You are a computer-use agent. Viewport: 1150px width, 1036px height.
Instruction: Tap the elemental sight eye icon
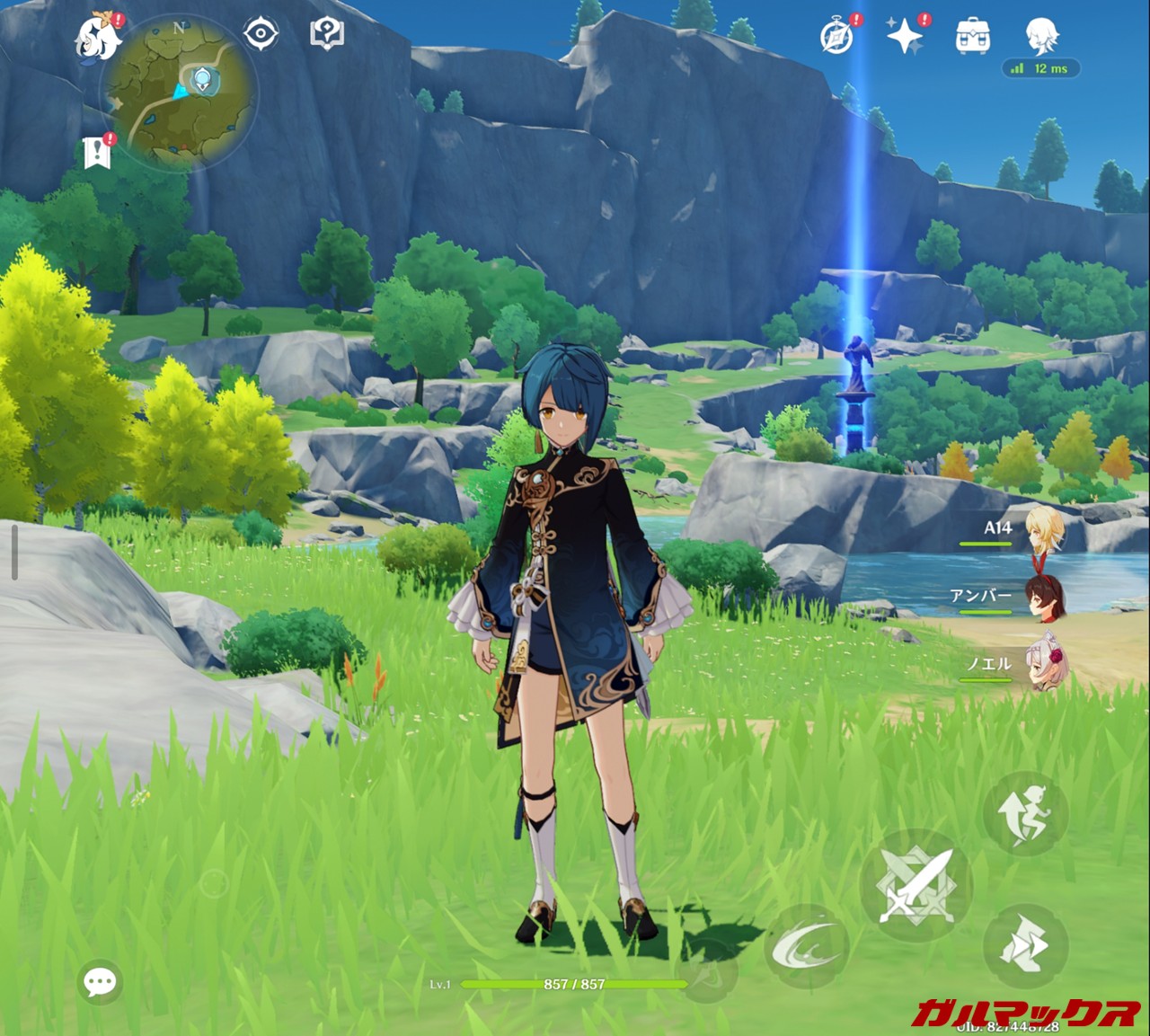click(261, 34)
